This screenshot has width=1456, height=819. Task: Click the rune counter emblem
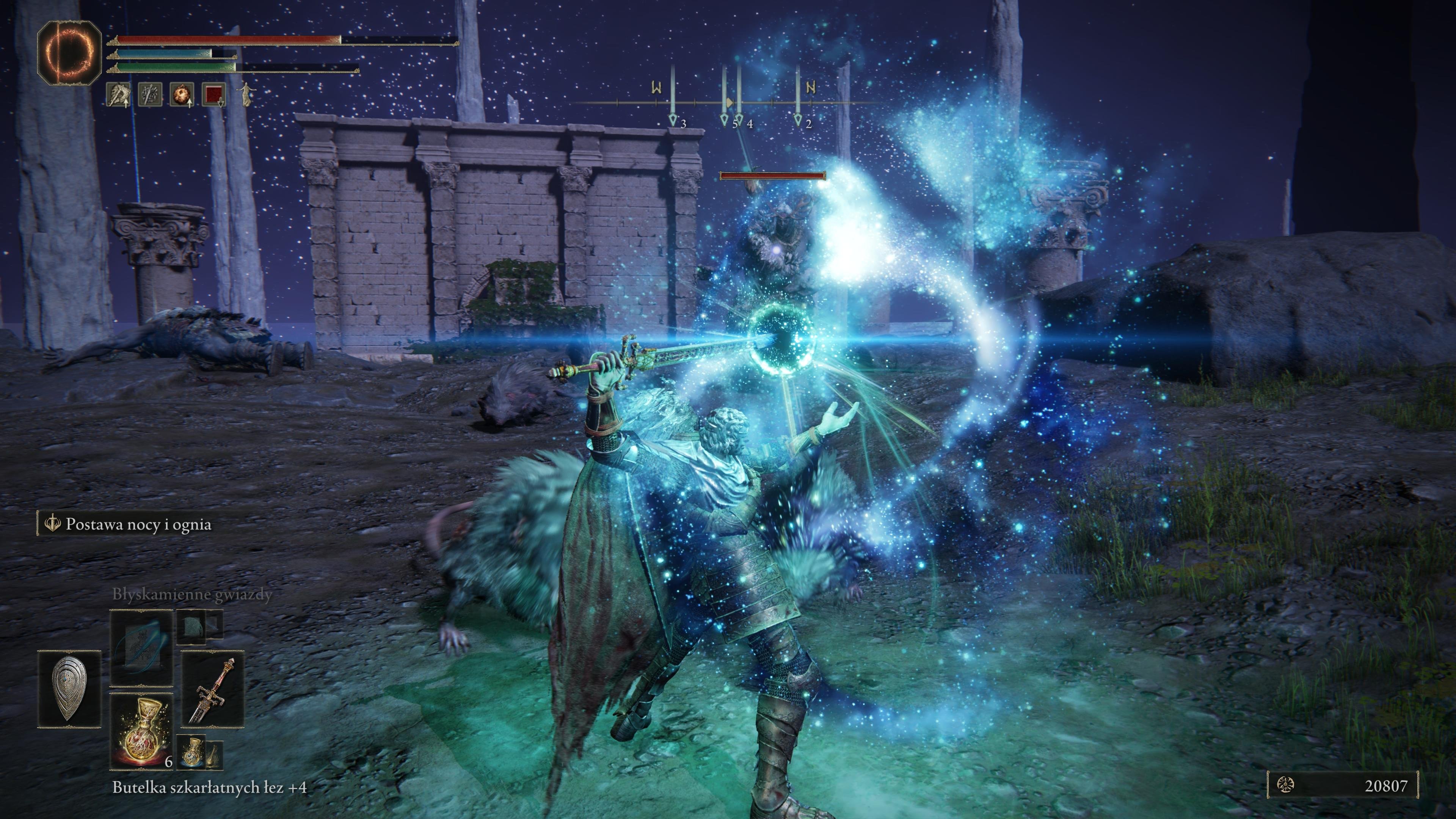coord(1285,784)
